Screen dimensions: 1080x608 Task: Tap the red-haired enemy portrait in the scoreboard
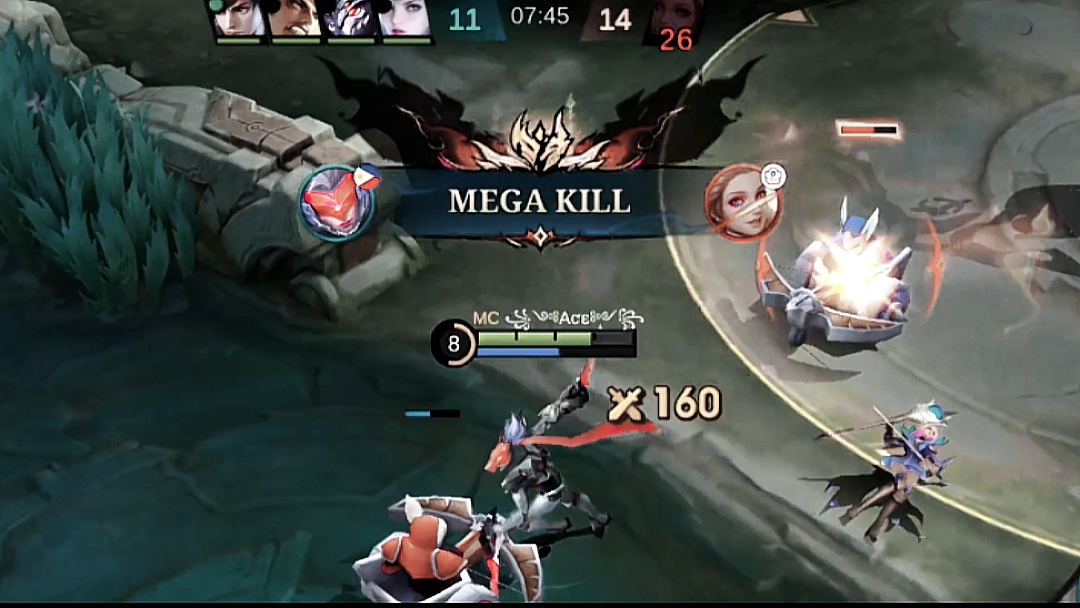(674, 18)
